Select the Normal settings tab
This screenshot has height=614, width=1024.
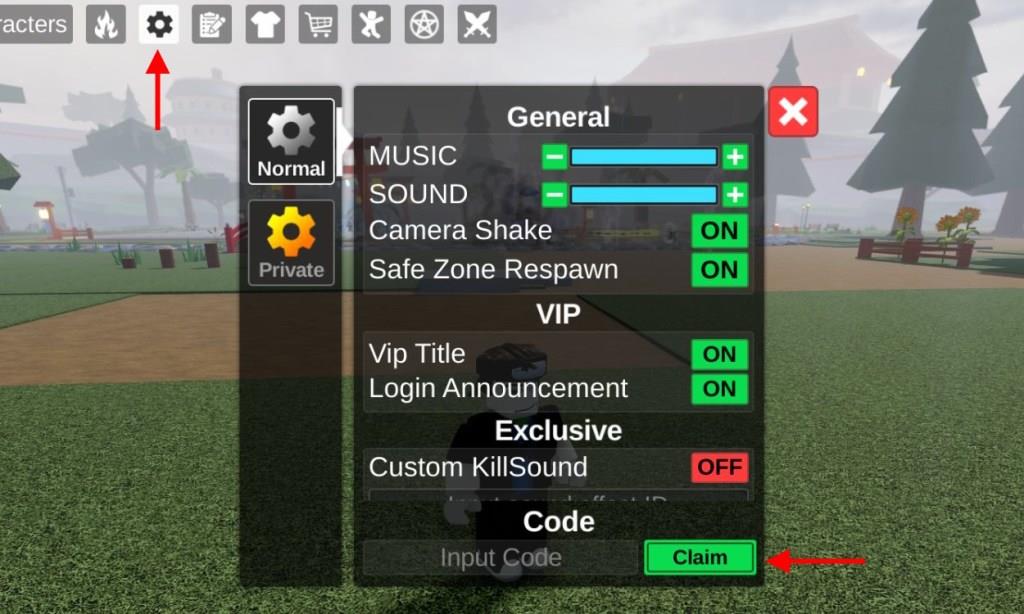click(x=291, y=141)
